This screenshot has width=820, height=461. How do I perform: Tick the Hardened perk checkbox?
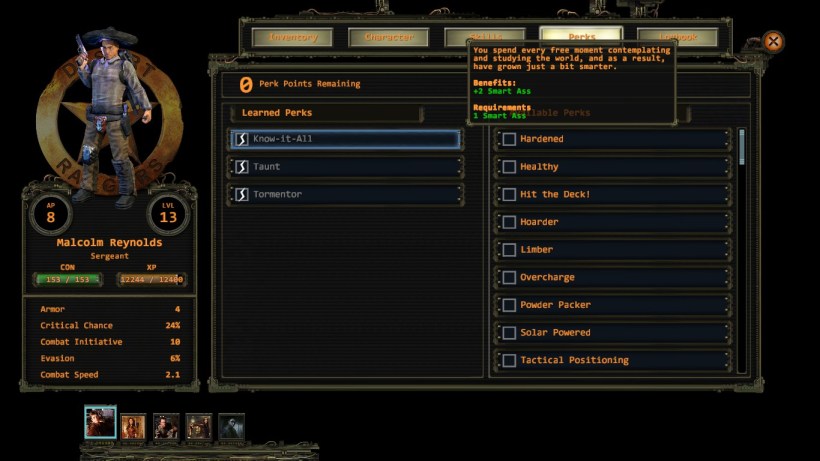[509, 139]
